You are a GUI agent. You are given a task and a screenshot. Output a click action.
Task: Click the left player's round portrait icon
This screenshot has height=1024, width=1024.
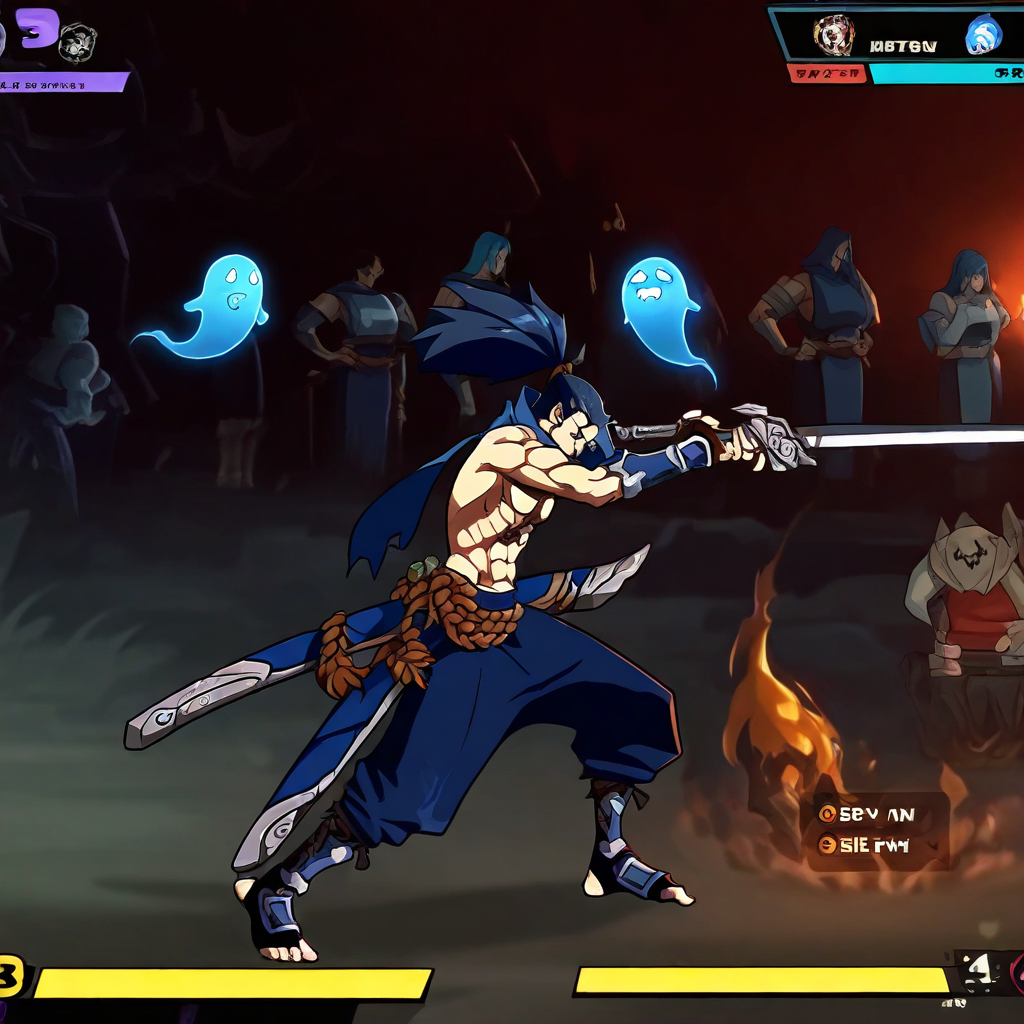77,42
